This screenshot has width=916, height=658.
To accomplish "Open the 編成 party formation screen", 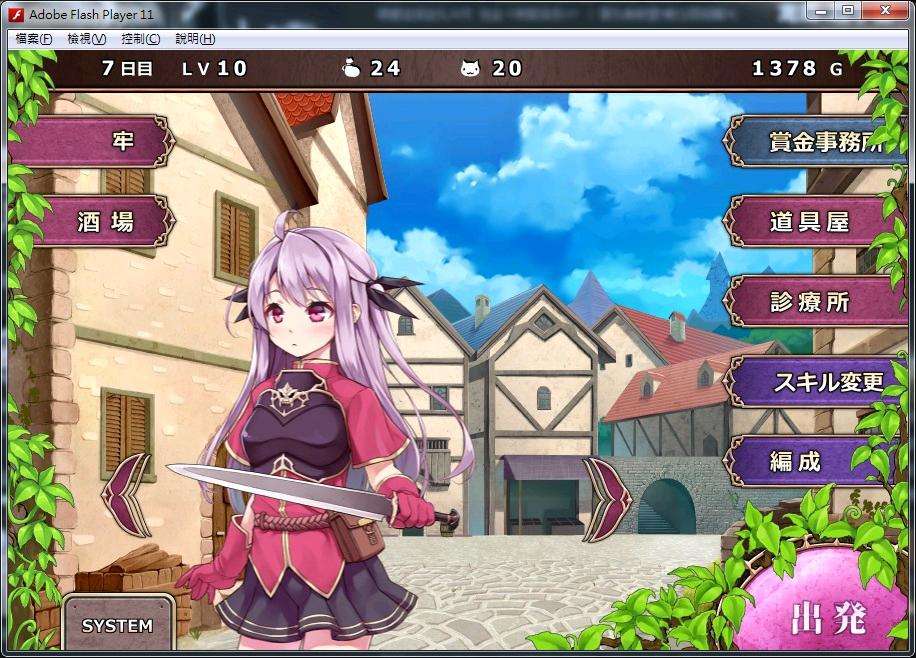I will [x=810, y=460].
